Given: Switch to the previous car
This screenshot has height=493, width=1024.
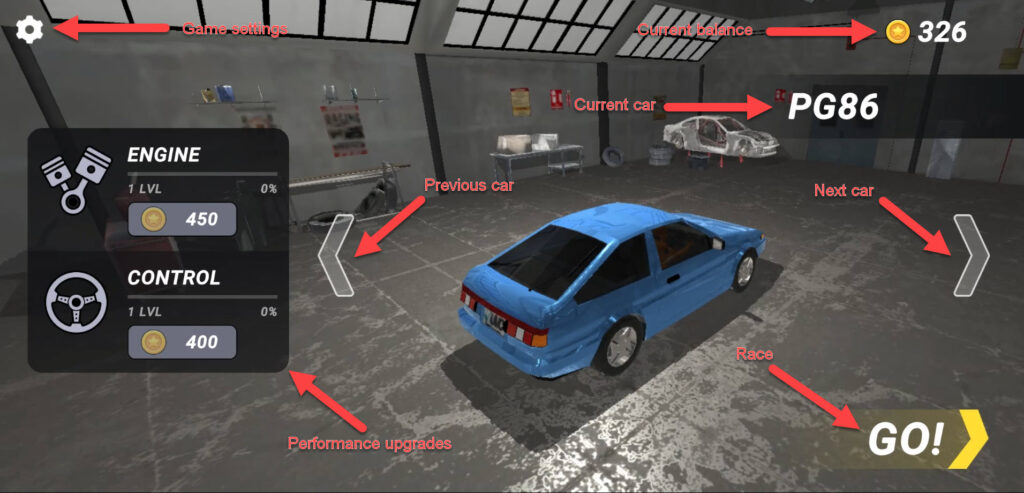Looking at the screenshot, I should [x=336, y=255].
